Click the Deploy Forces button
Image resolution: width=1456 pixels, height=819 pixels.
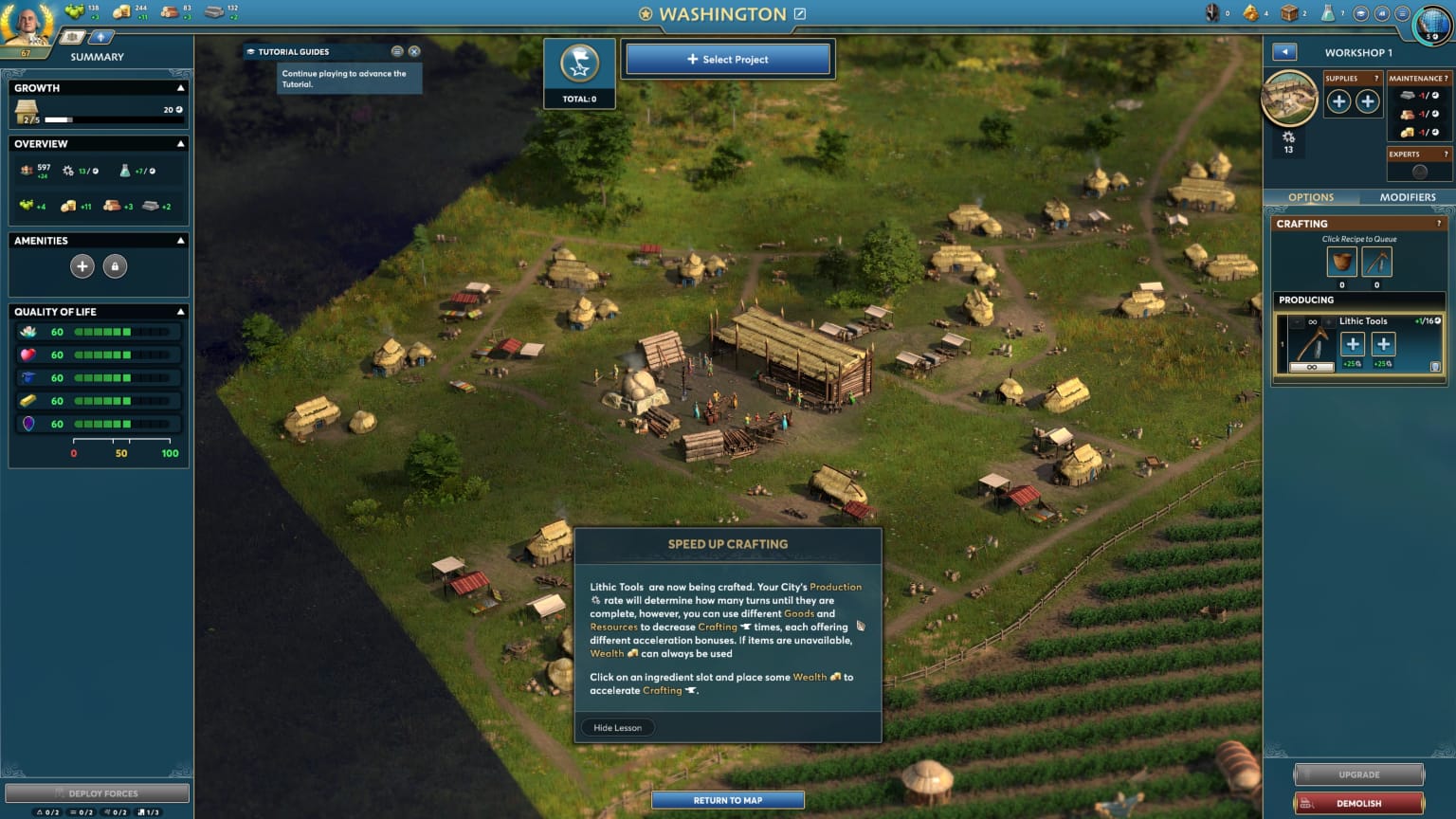[x=97, y=793]
